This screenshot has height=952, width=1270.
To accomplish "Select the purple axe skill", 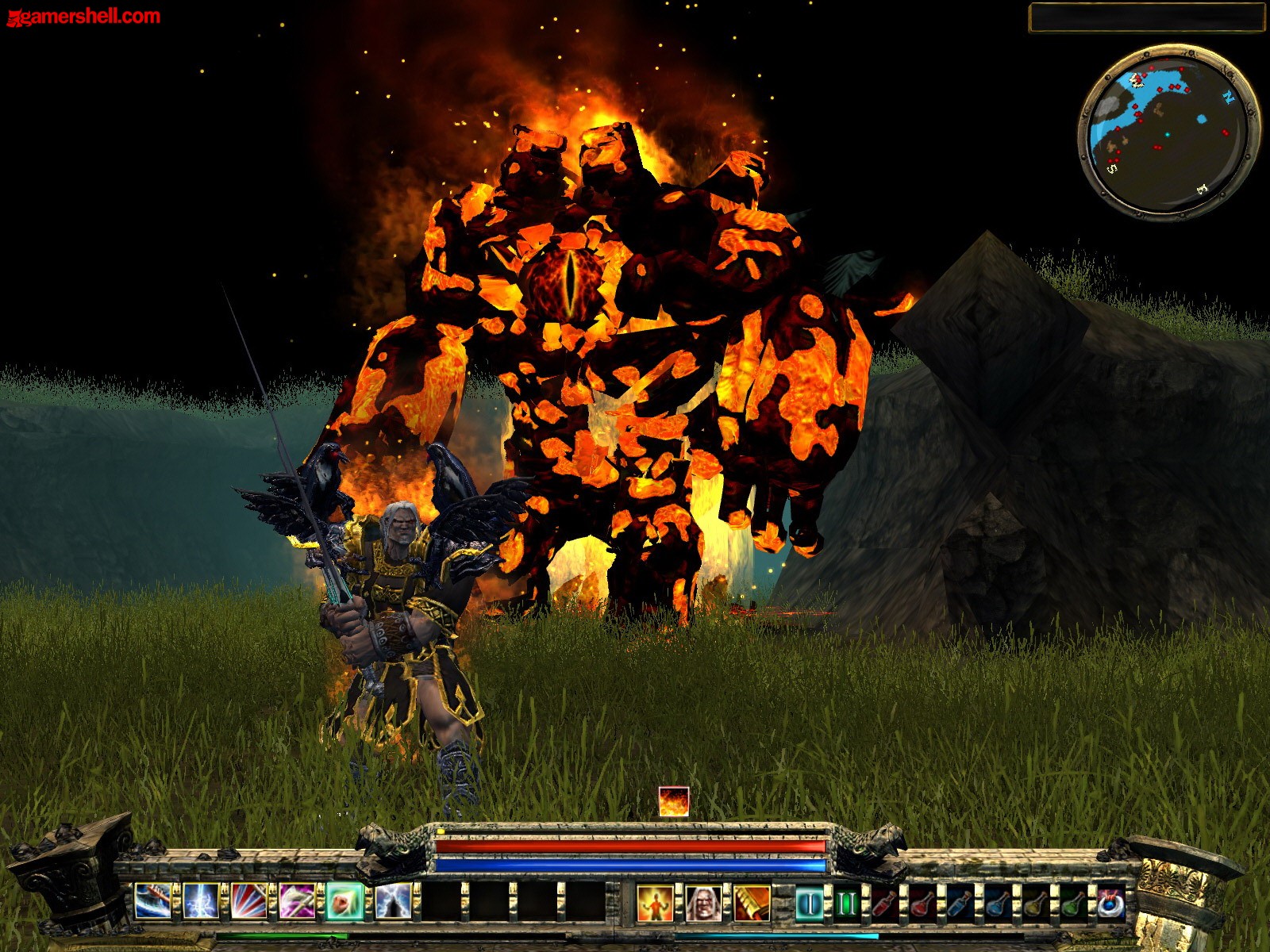I will [x=297, y=902].
